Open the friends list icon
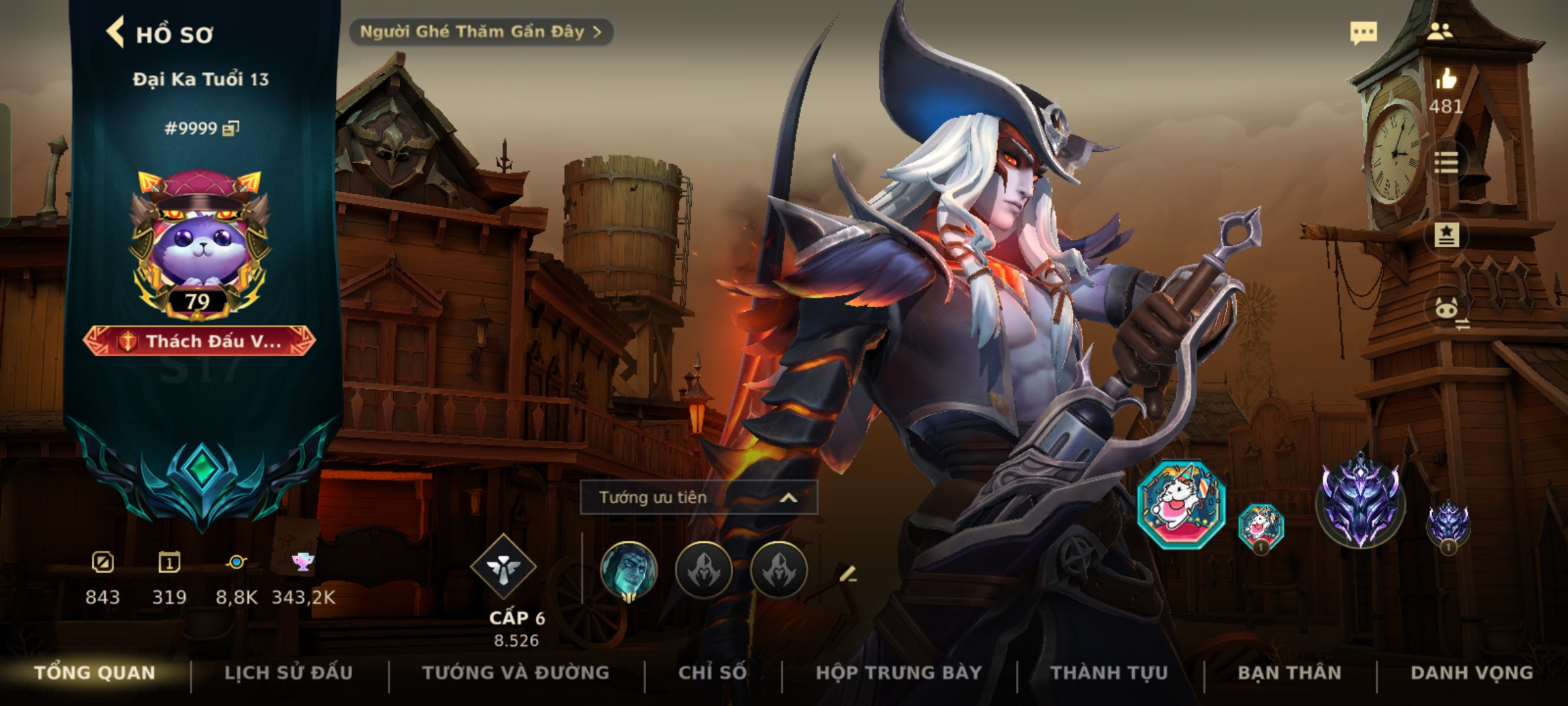Image resolution: width=1568 pixels, height=706 pixels. tap(1439, 31)
